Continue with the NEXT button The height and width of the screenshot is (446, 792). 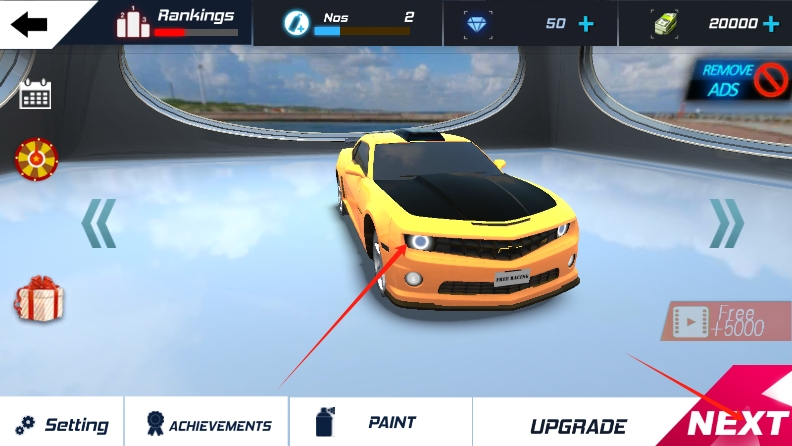click(x=738, y=422)
